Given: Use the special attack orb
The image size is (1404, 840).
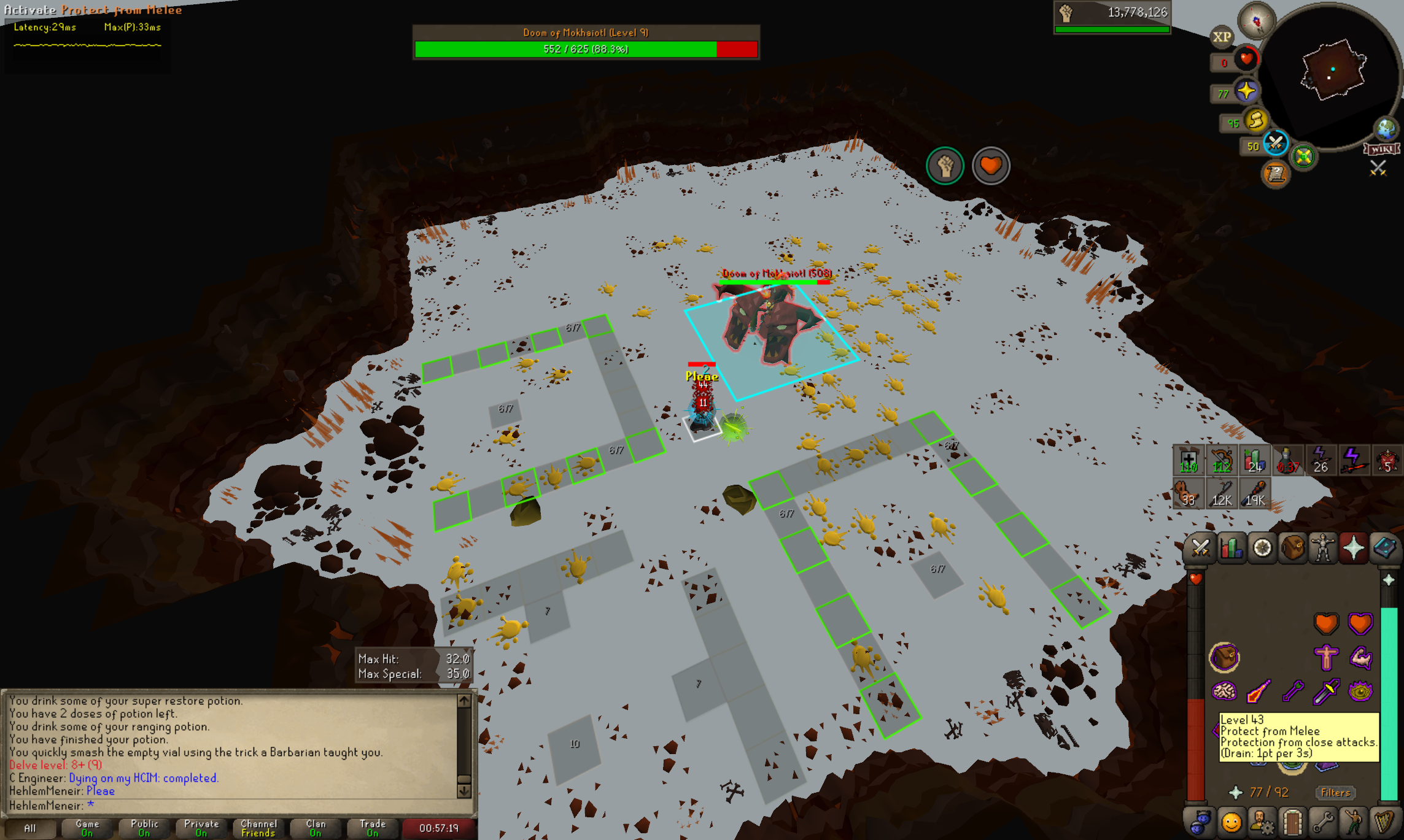Looking at the screenshot, I should tap(1275, 144).
